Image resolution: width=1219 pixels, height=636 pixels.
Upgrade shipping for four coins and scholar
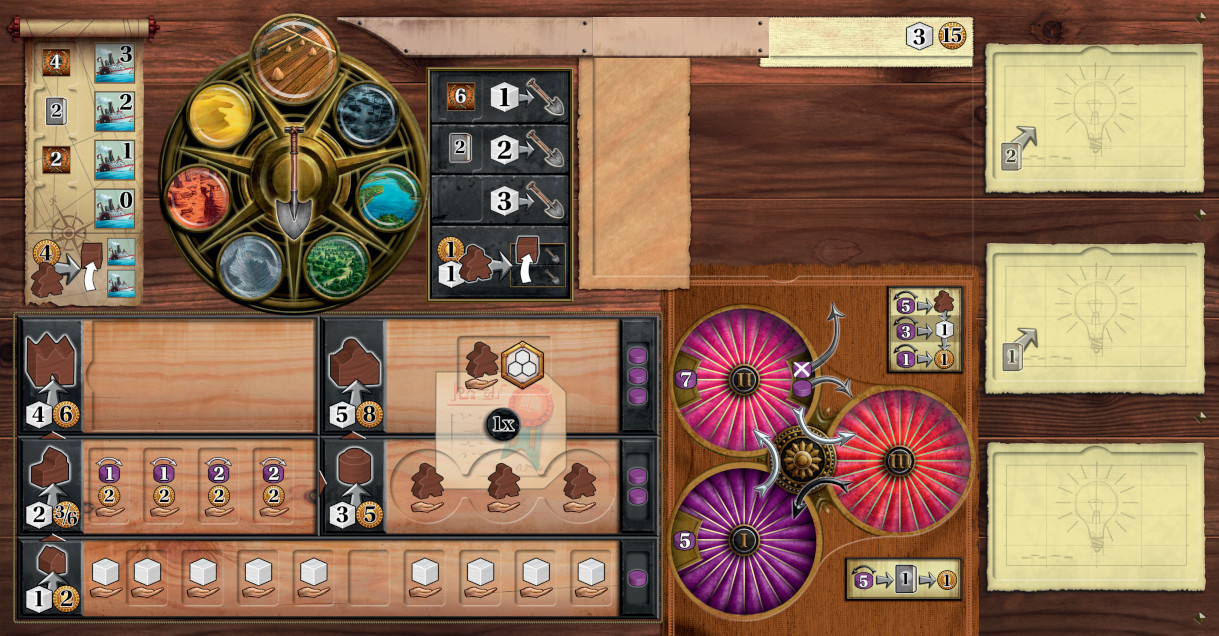(82, 269)
